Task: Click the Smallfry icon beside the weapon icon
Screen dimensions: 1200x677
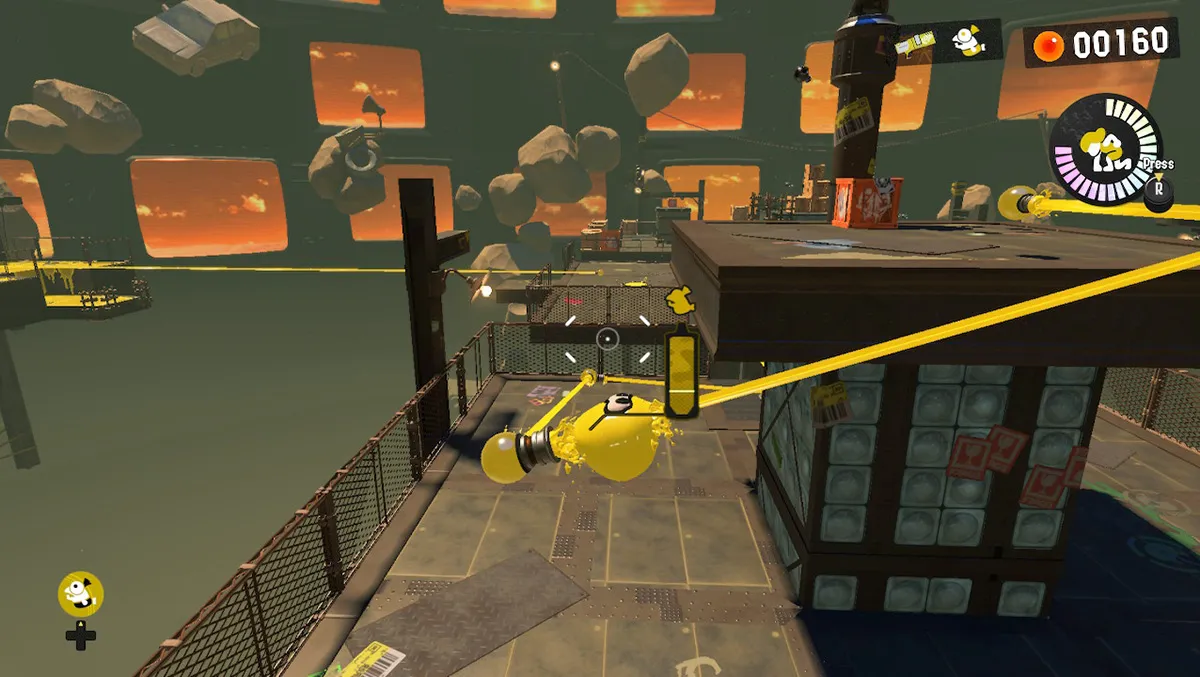Action: pos(964,41)
